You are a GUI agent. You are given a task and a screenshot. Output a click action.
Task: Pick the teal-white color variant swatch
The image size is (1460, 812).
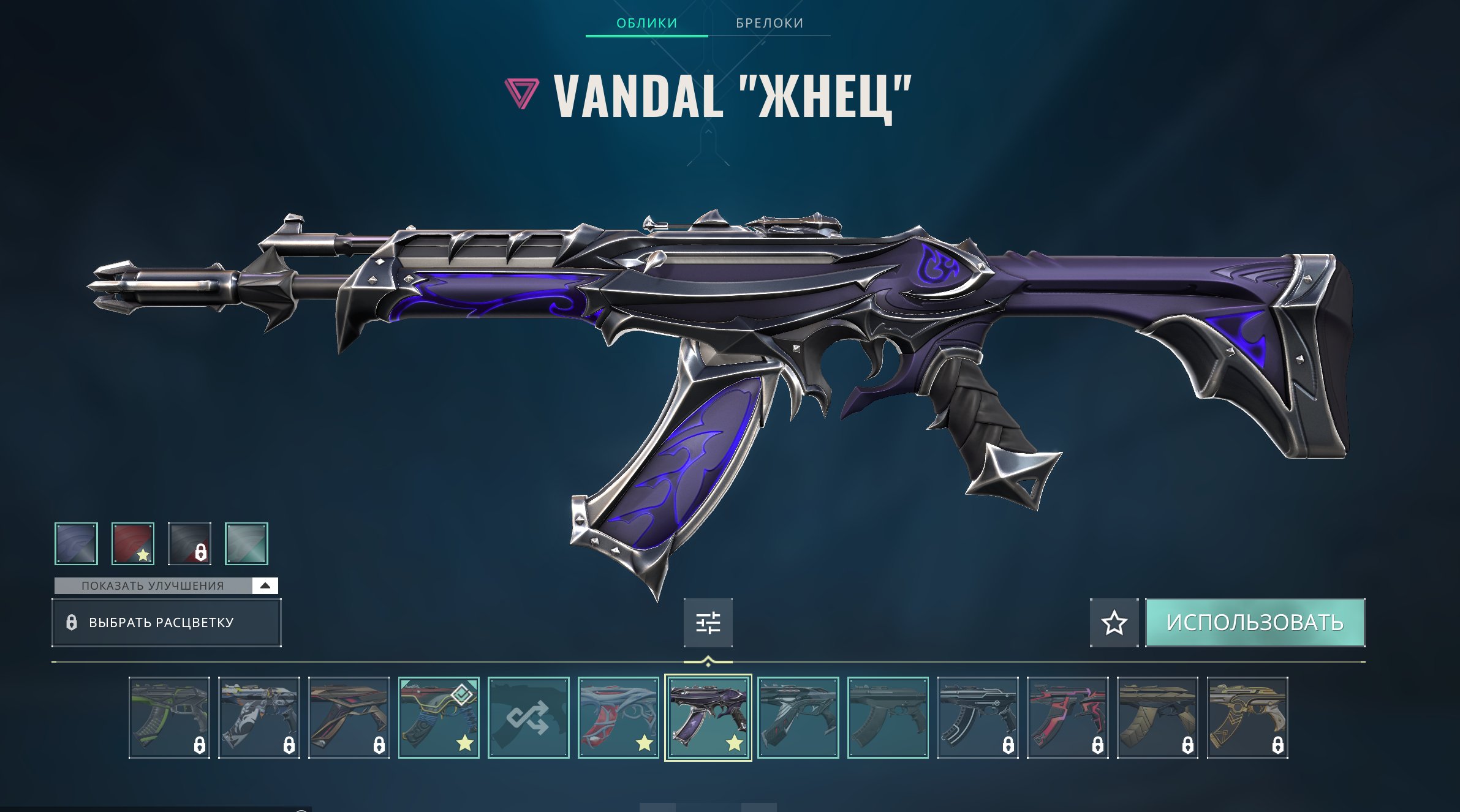click(x=246, y=543)
